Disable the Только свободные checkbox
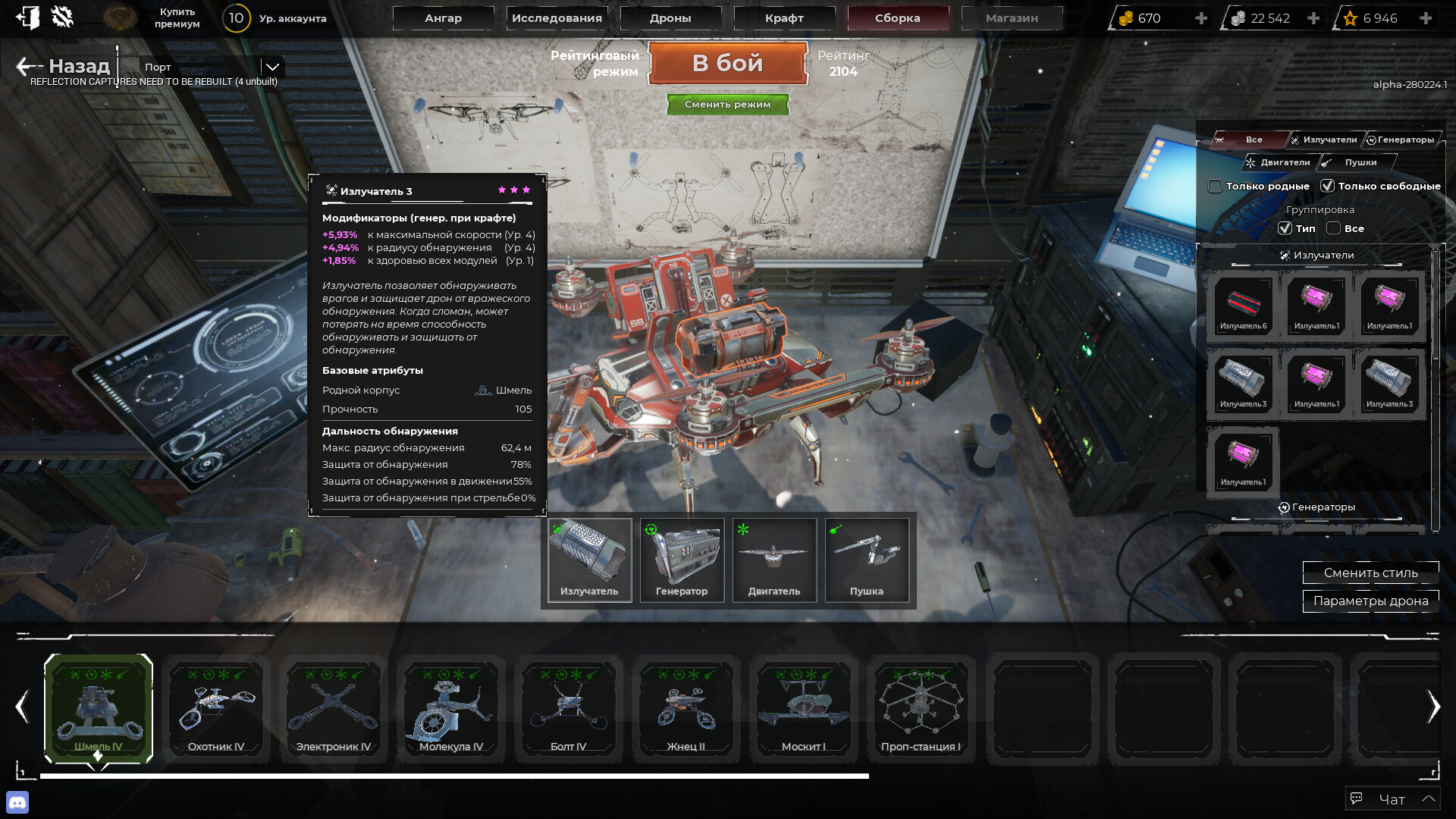 click(x=1329, y=185)
